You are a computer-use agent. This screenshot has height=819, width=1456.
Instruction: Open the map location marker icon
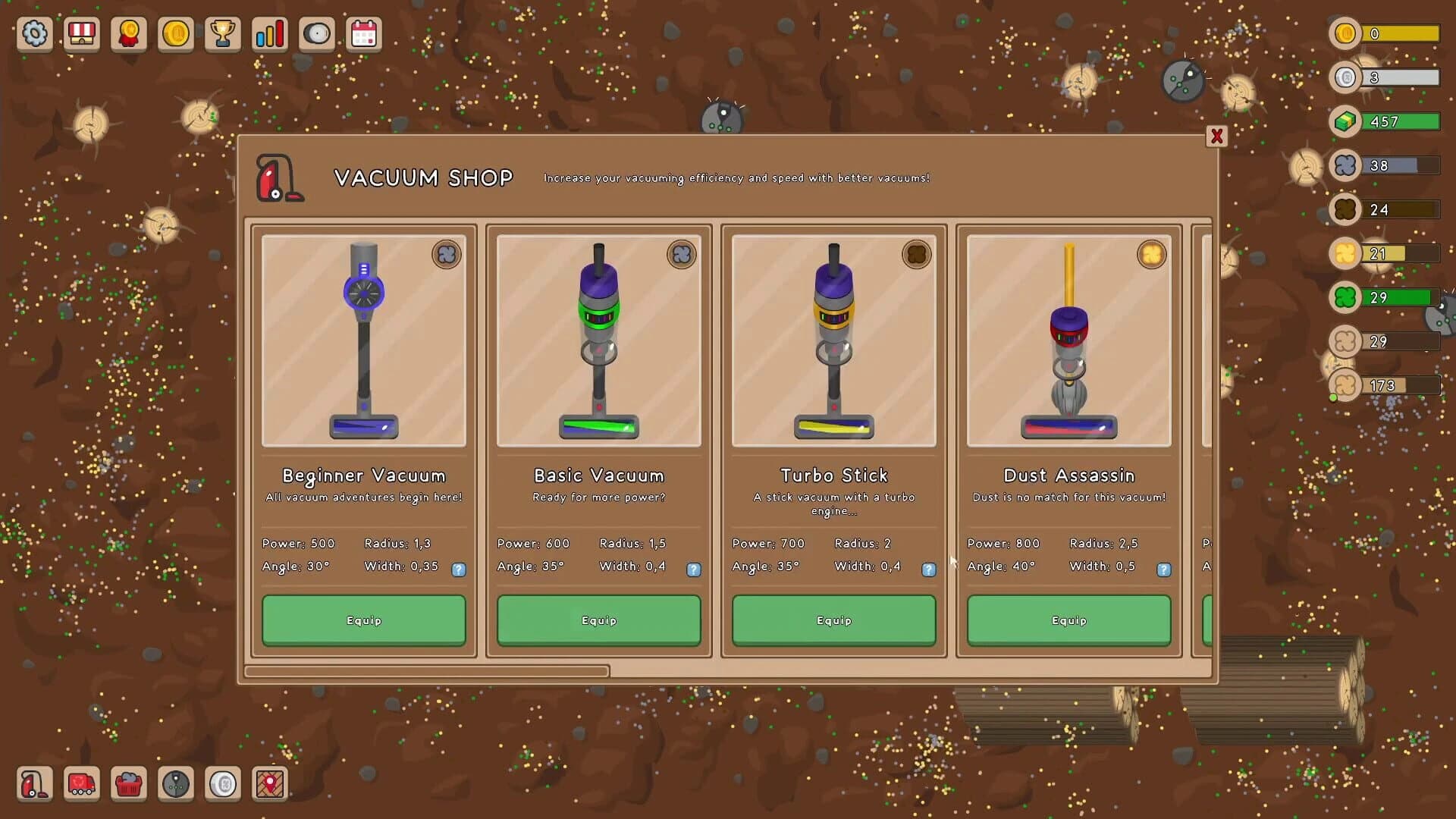(271, 785)
